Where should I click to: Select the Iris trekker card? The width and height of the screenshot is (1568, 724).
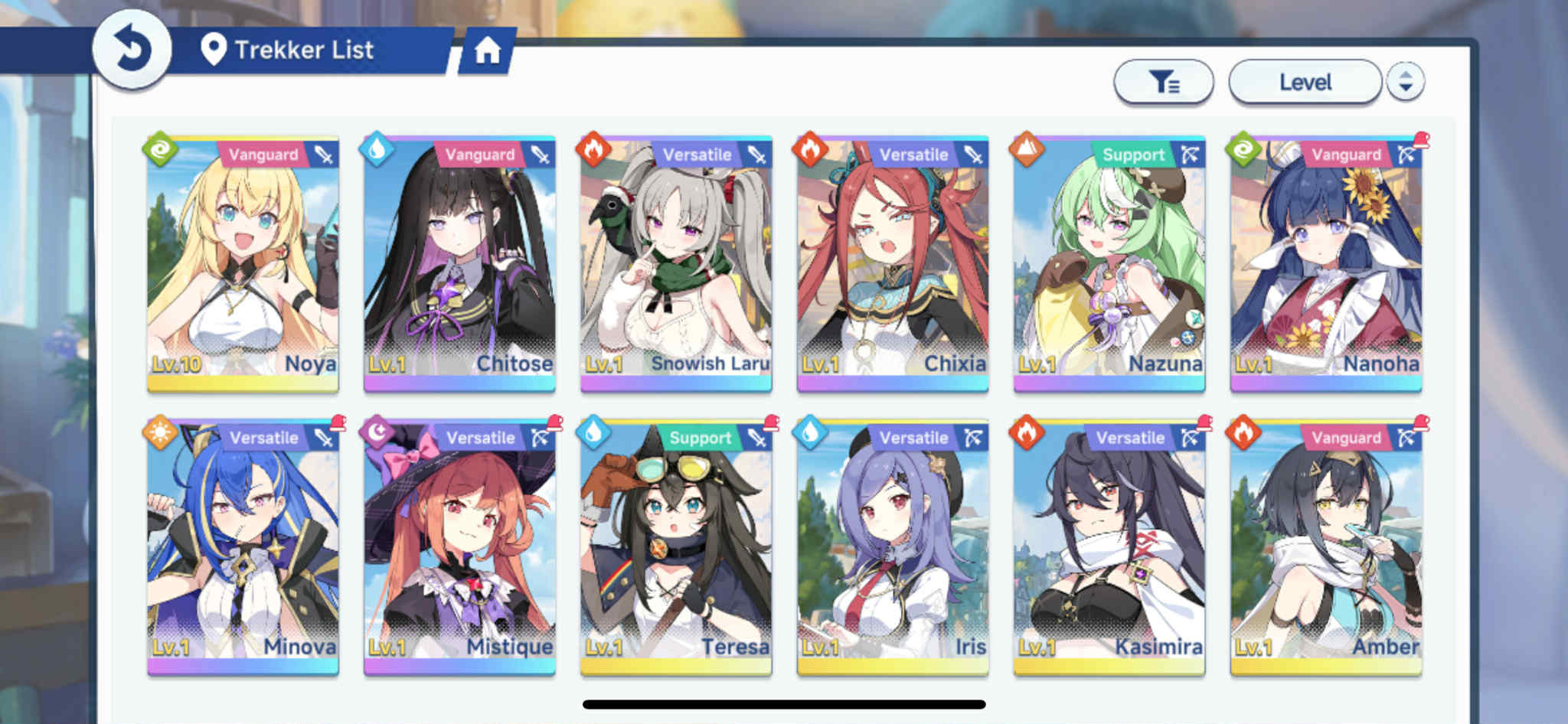click(893, 547)
